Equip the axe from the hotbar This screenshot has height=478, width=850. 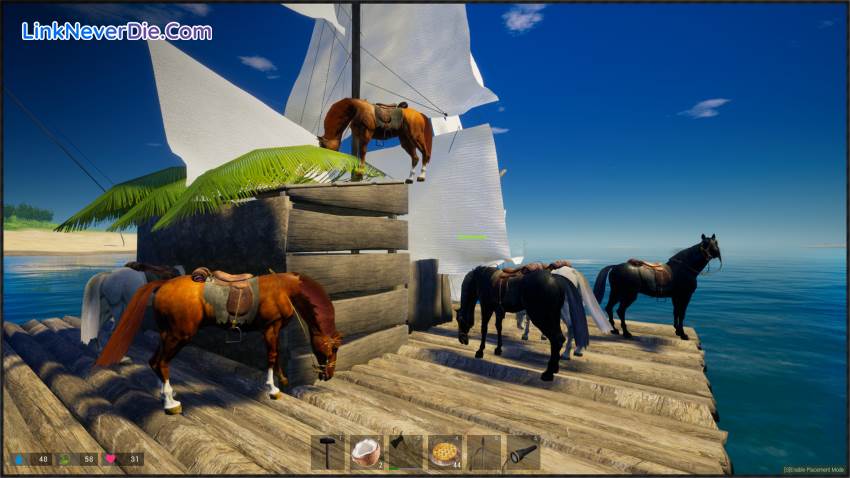(405, 452)
